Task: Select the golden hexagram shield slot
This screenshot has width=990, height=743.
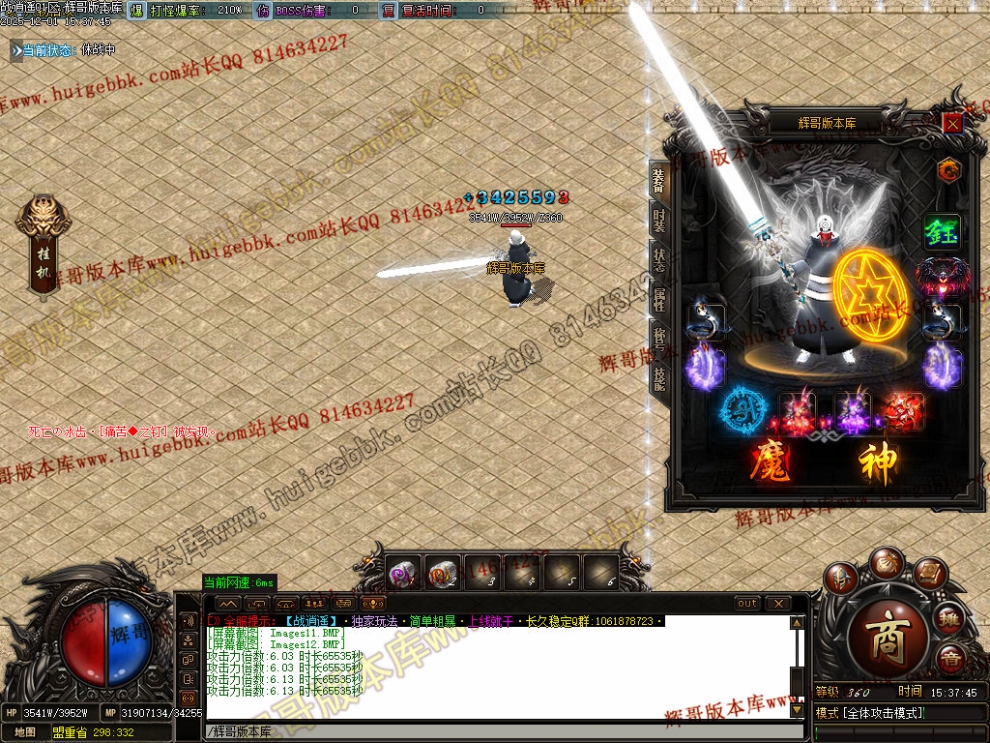Action: [x=869, y=296]
